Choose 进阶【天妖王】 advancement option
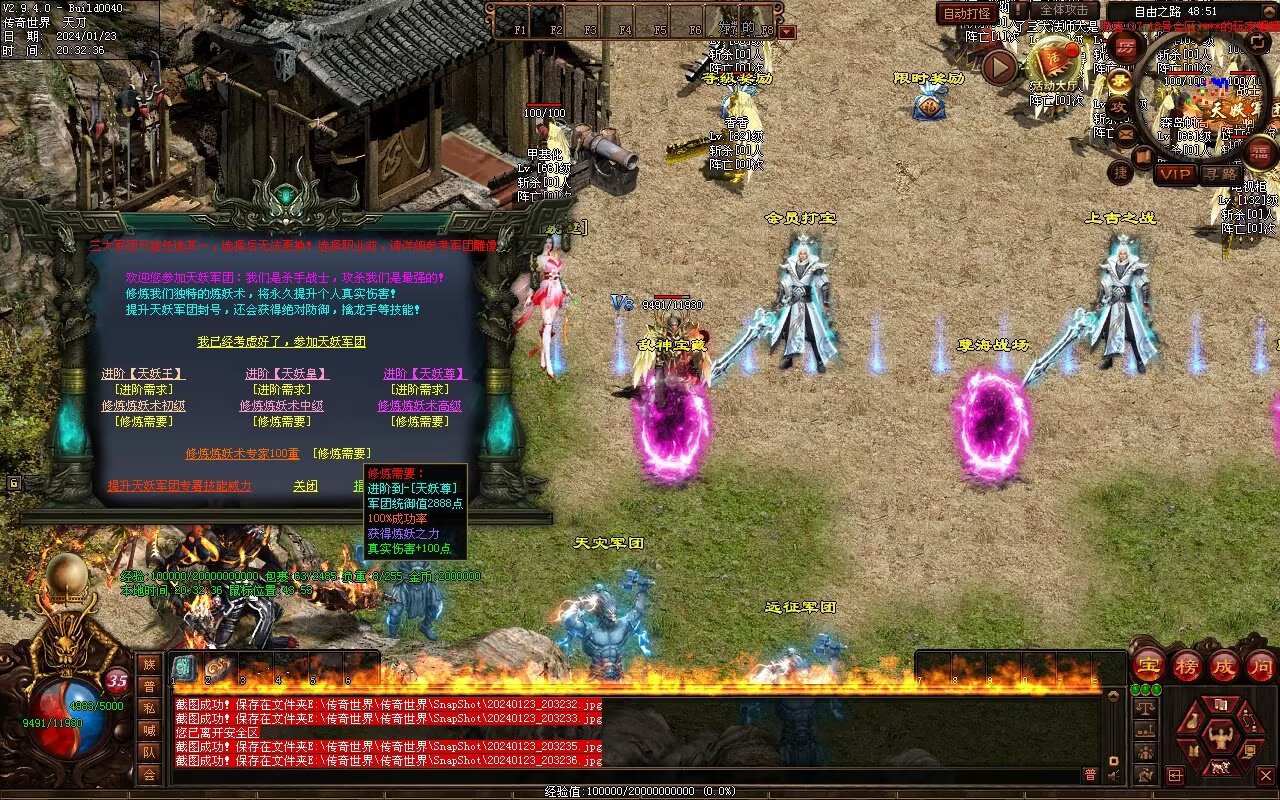 click(x=143, y=374)
